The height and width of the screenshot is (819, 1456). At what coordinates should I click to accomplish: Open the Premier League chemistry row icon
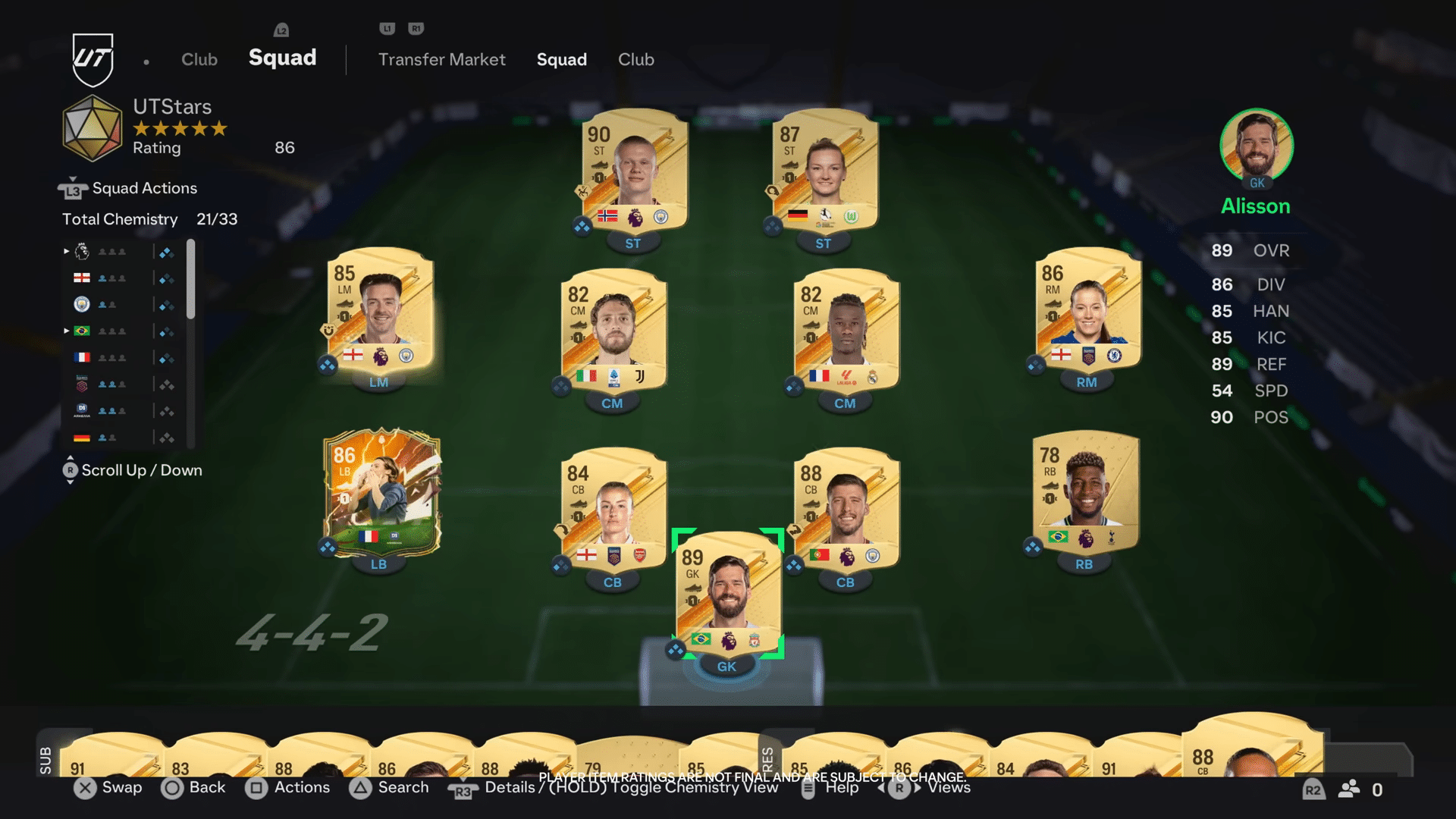coord(82,251)
